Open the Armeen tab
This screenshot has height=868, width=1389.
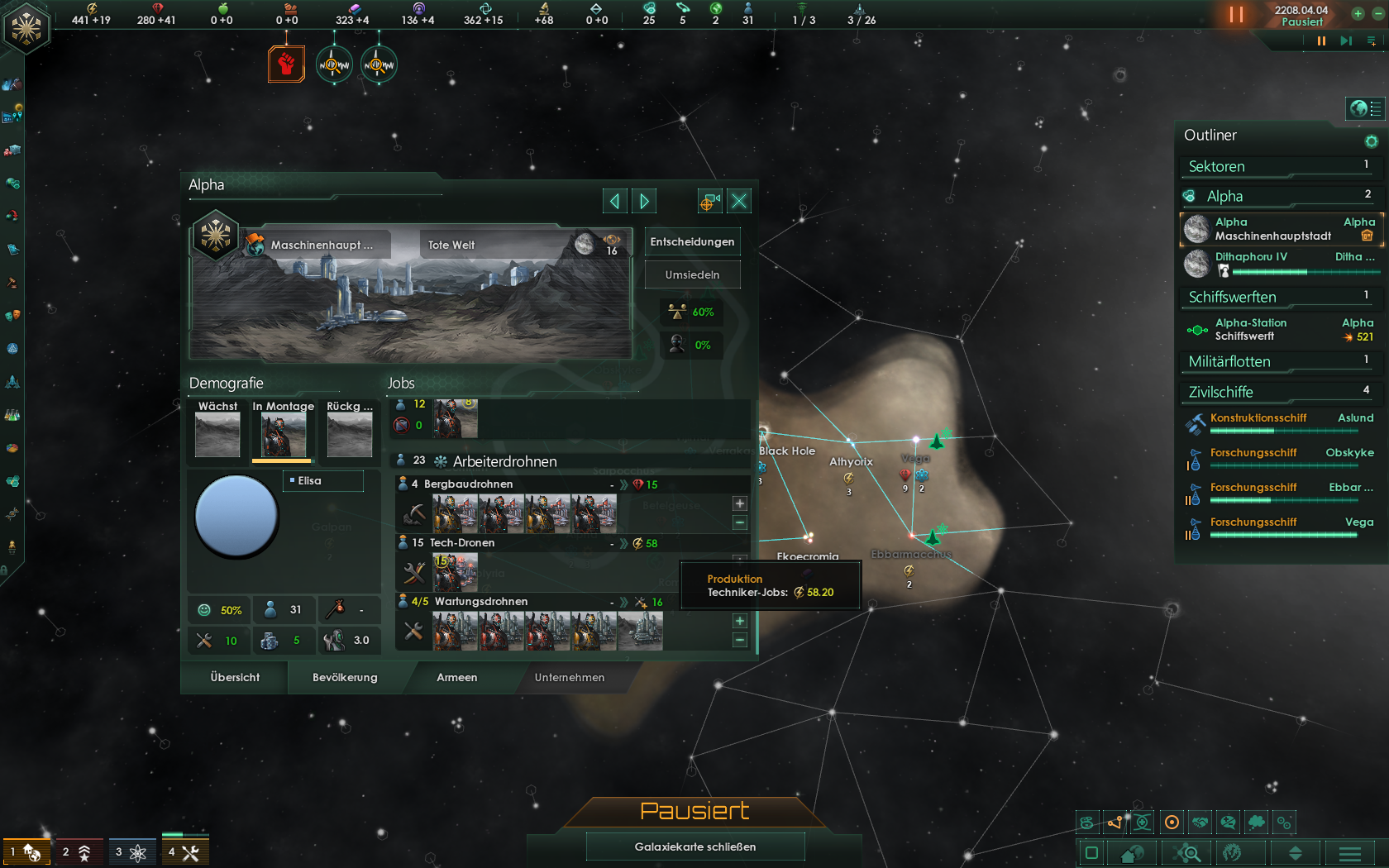pyautogui.click(x=456, y=678)
